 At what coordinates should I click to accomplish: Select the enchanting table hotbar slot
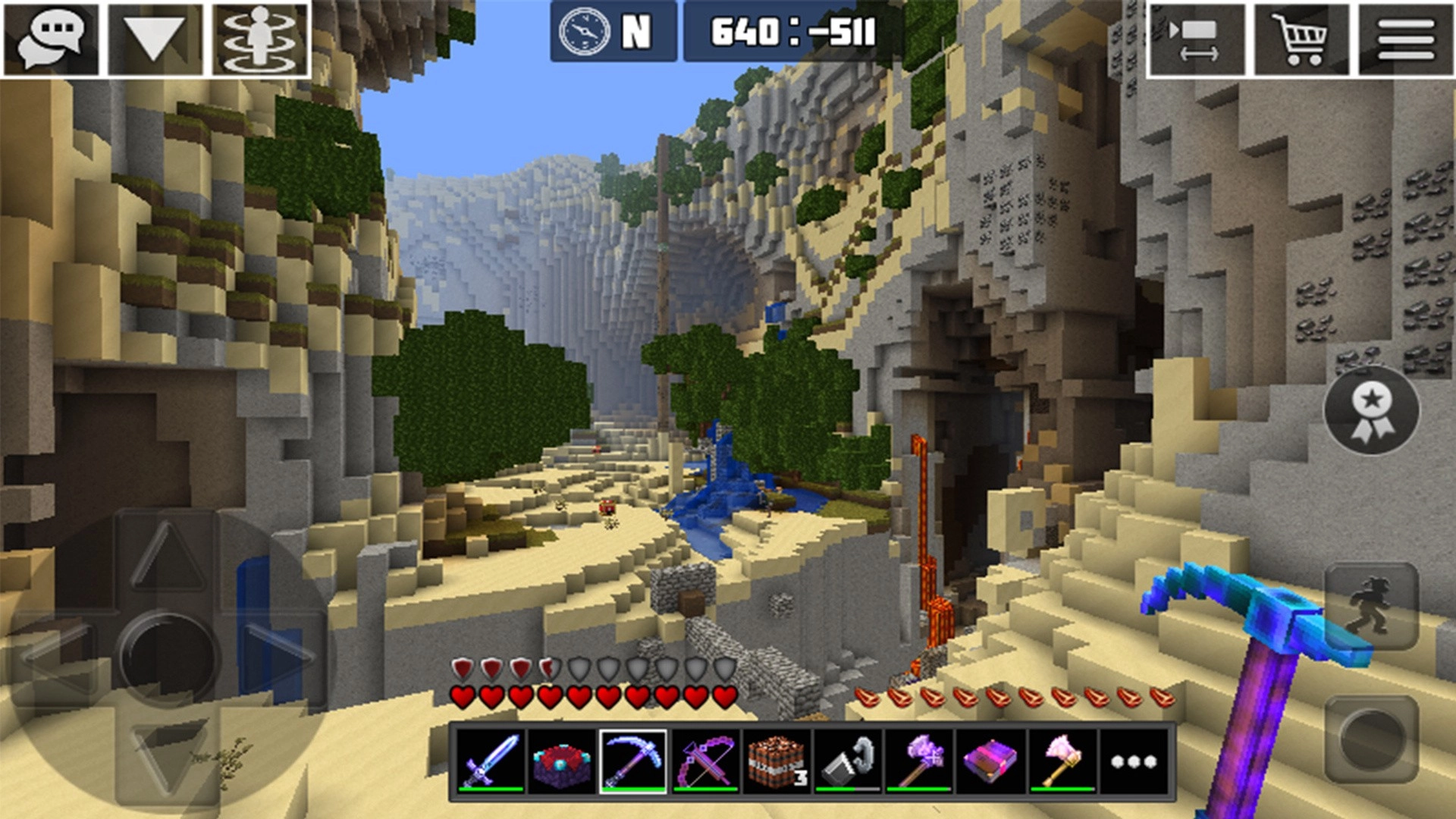click(x=562, y=761)
